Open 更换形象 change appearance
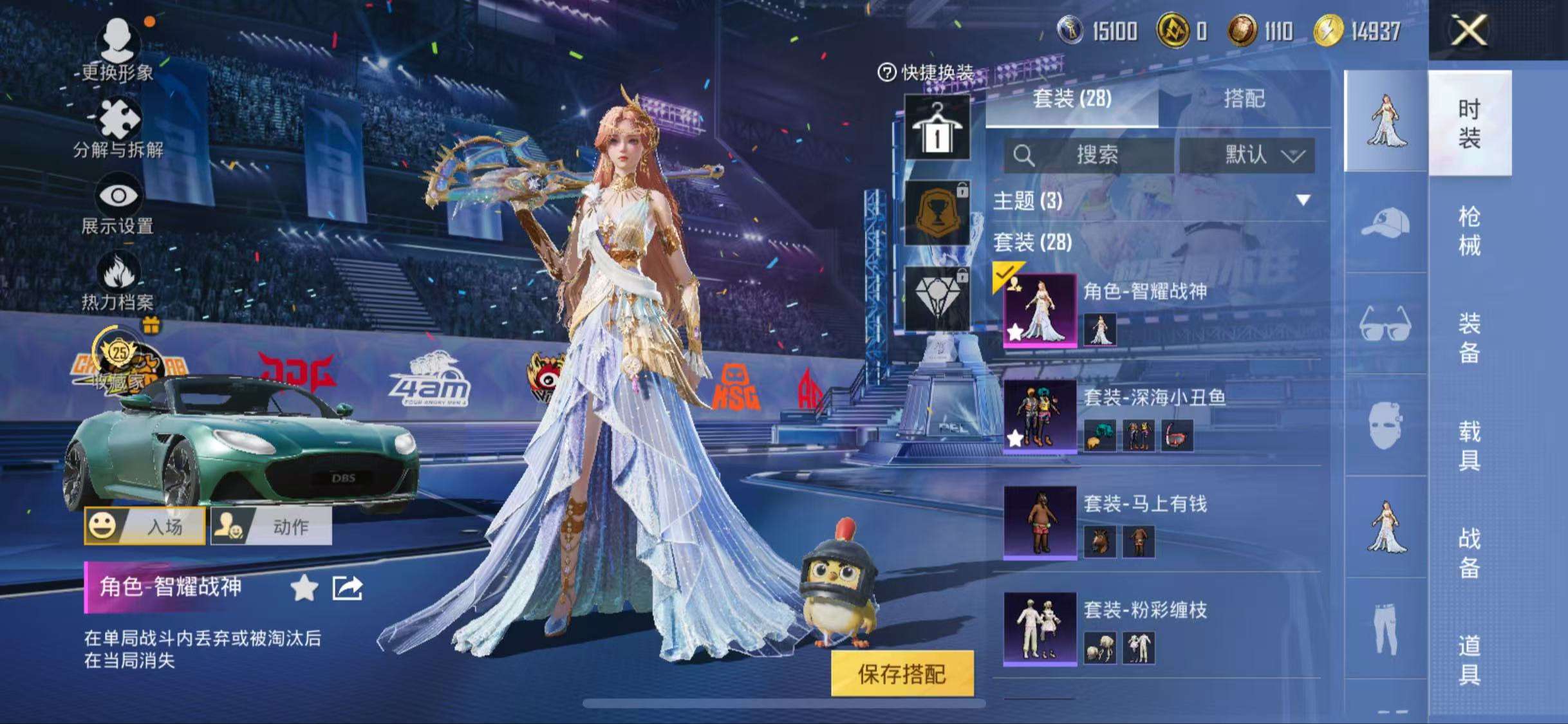 click(x=117, y=49)
